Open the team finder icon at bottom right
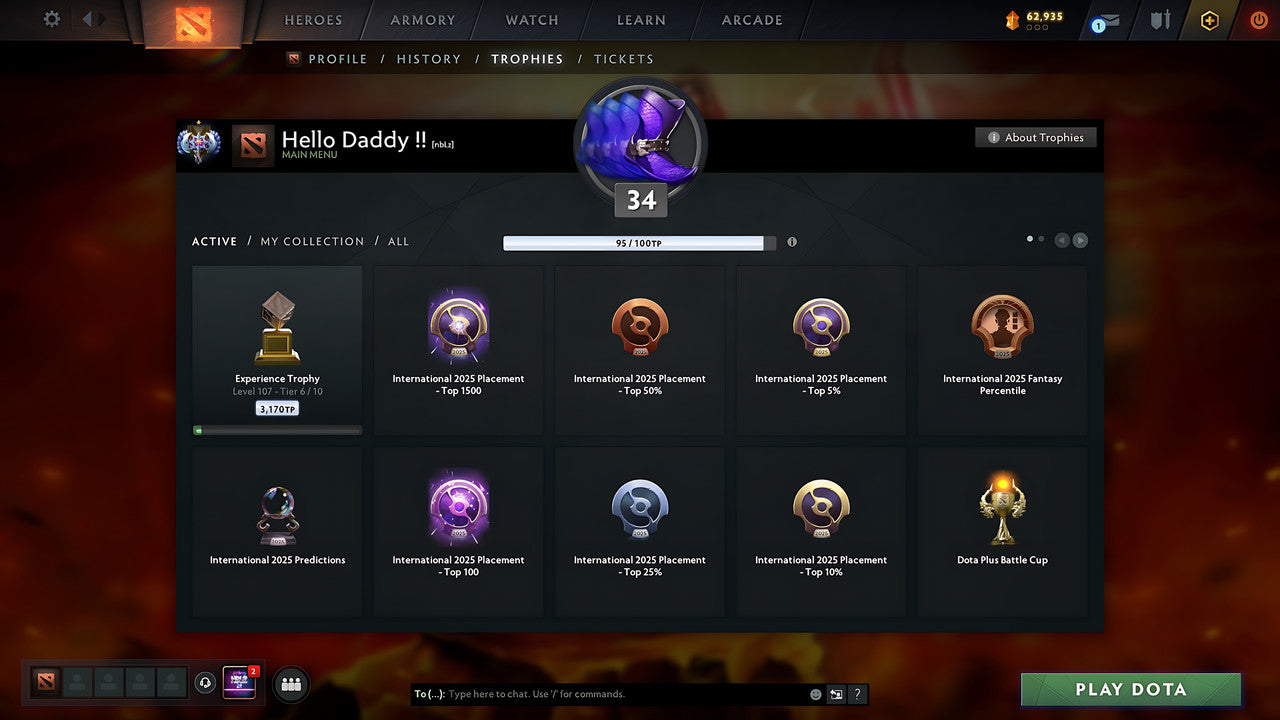The height and width of the screenshot is (720, 1280). (x=290, y=683)
